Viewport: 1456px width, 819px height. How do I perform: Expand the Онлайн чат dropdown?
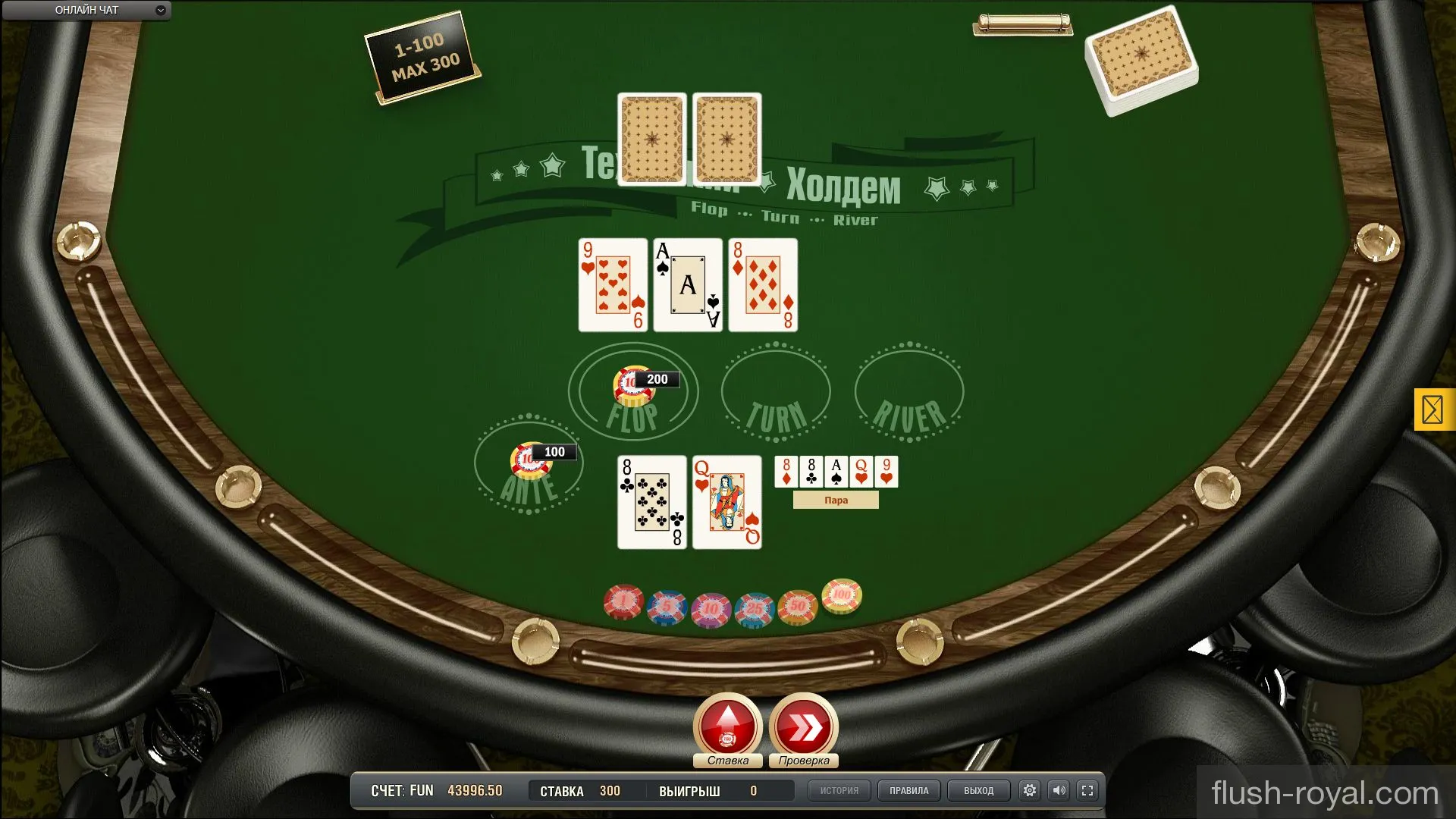pos(160,11)
